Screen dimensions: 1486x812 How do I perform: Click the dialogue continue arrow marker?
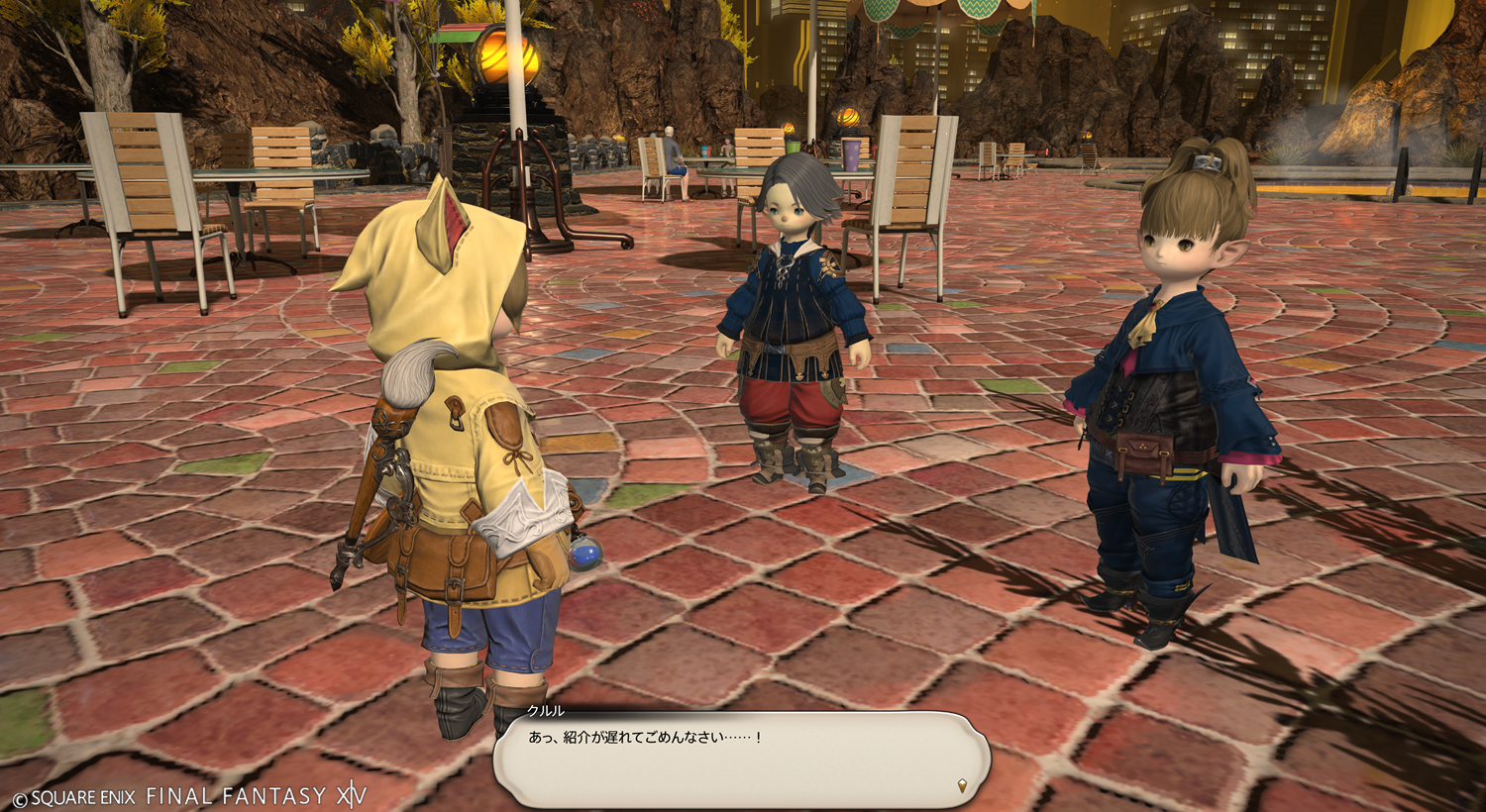[962, 786]
